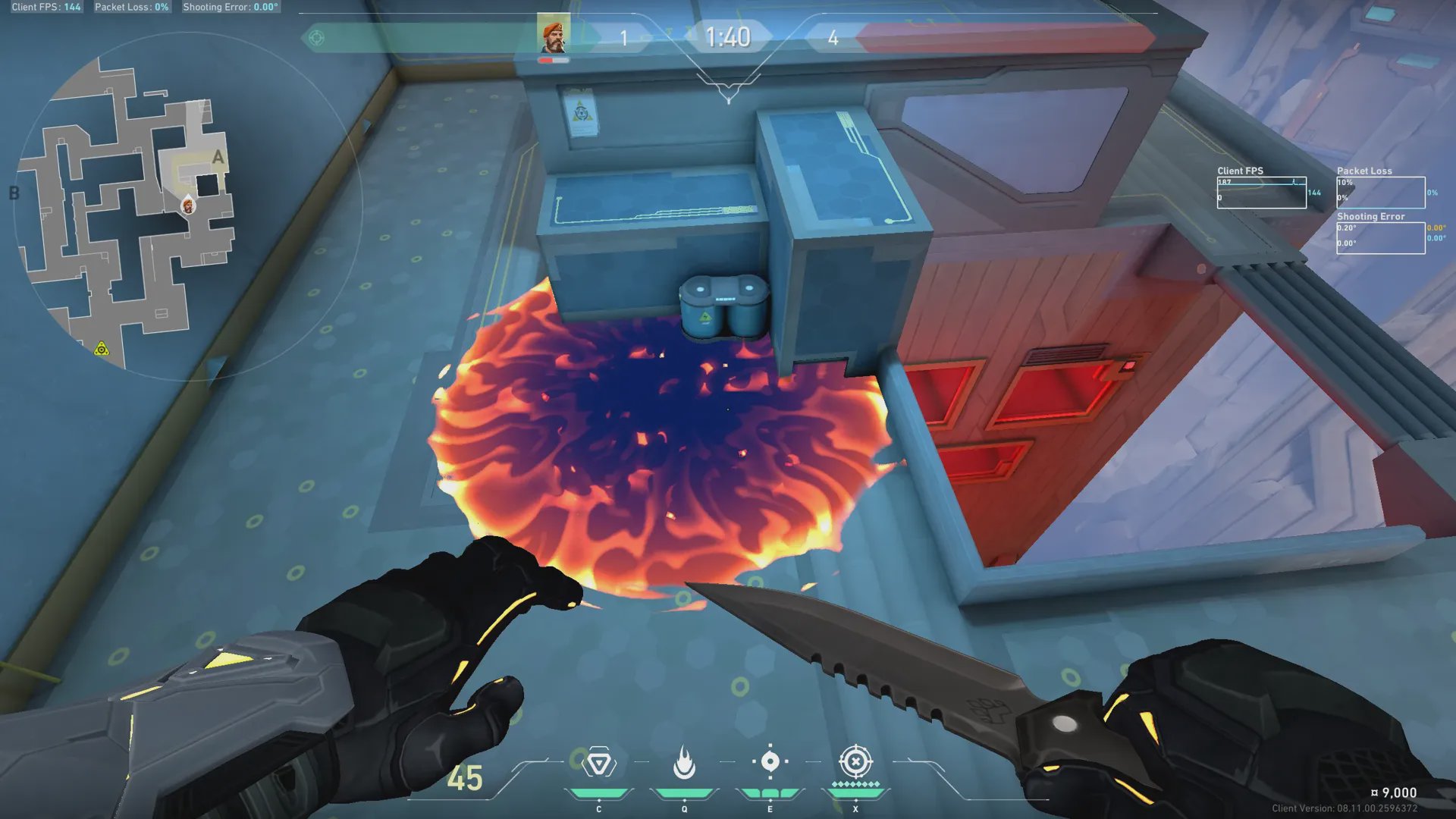This screenshot has width=1456, height=819.
Task: Click the Packet Loss graph panel
Action: coord(1380,193)
